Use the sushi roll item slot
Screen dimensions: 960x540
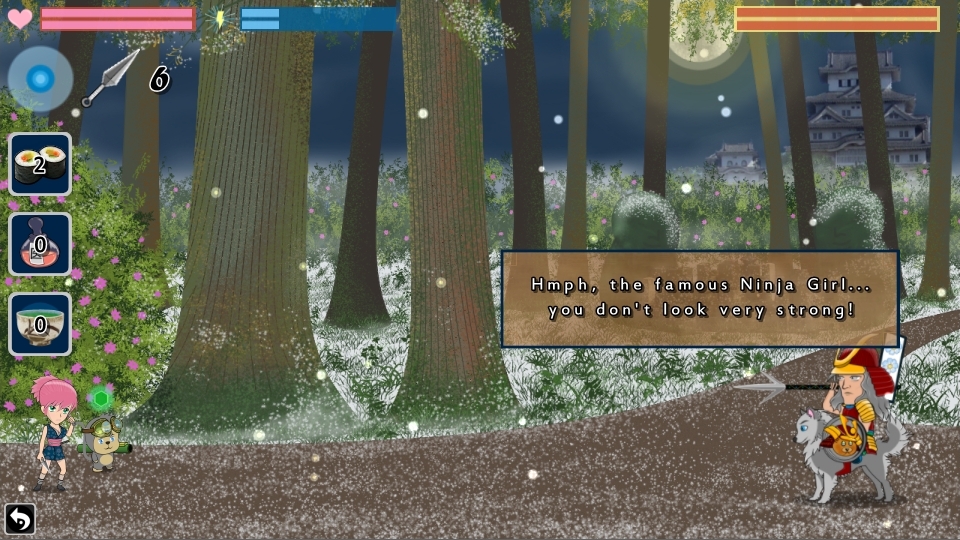point(40,164)
